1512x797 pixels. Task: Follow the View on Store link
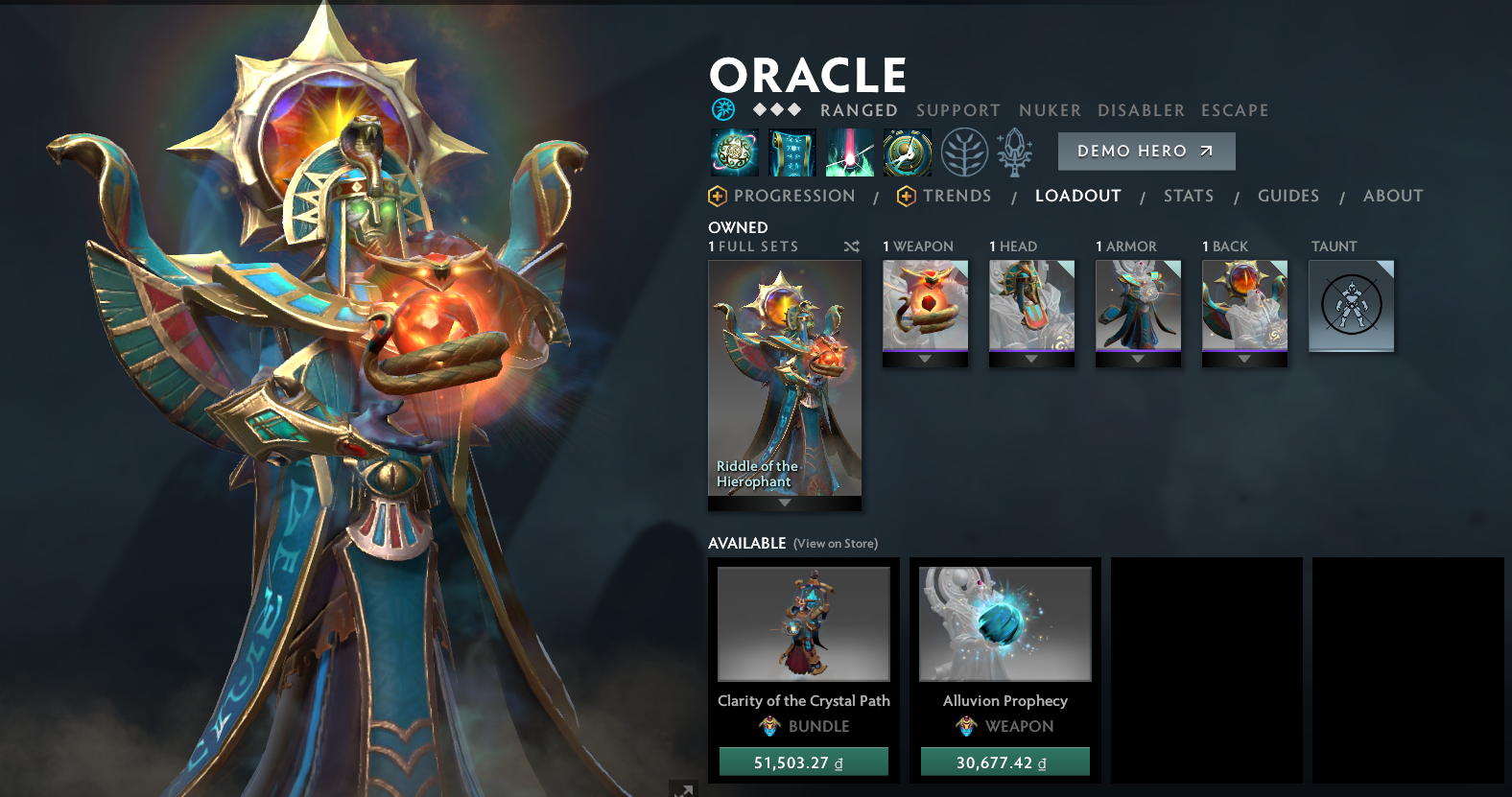click(x=835, y=544)
